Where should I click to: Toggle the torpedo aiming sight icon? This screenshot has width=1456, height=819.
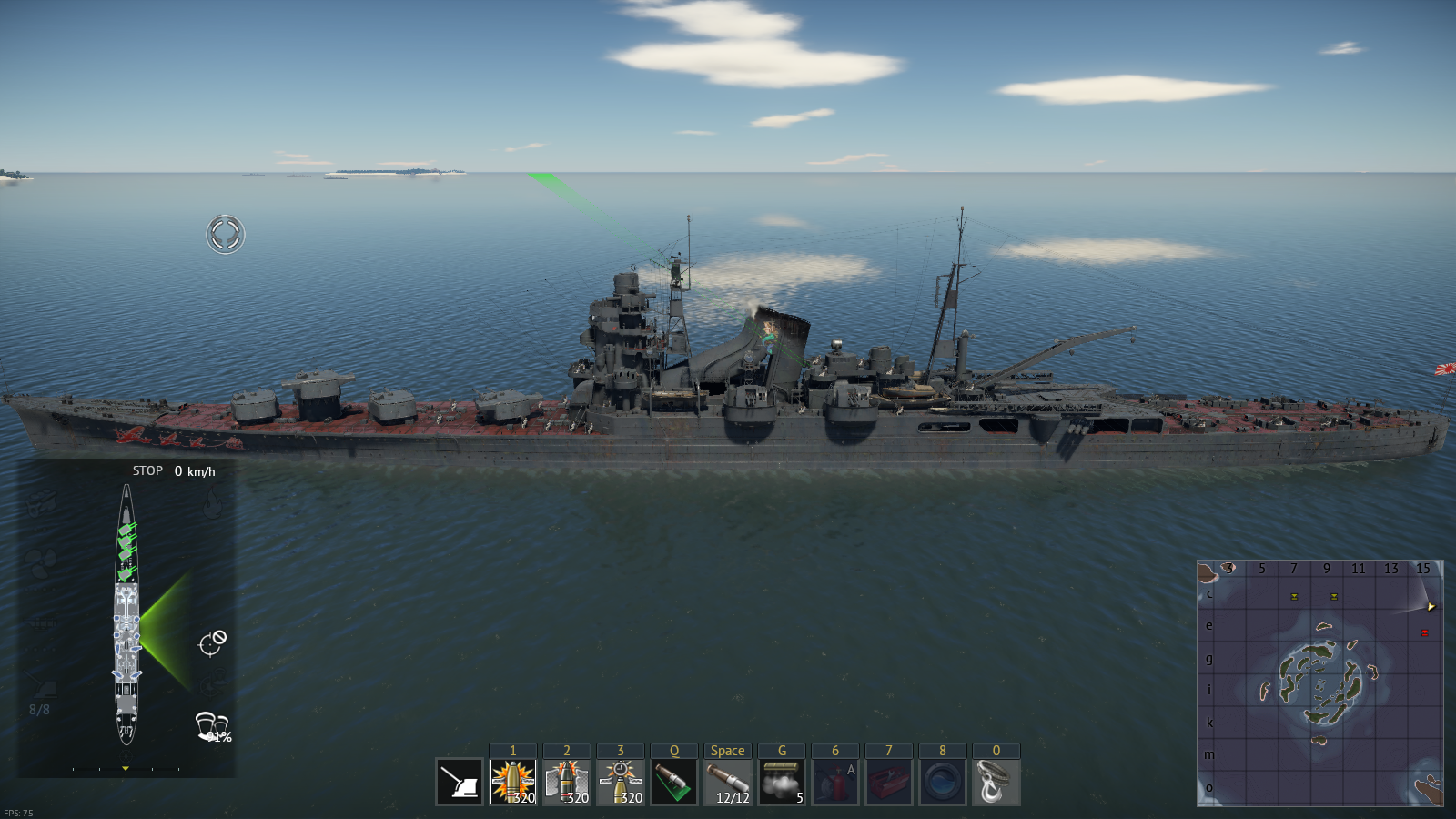pos(674,782)
